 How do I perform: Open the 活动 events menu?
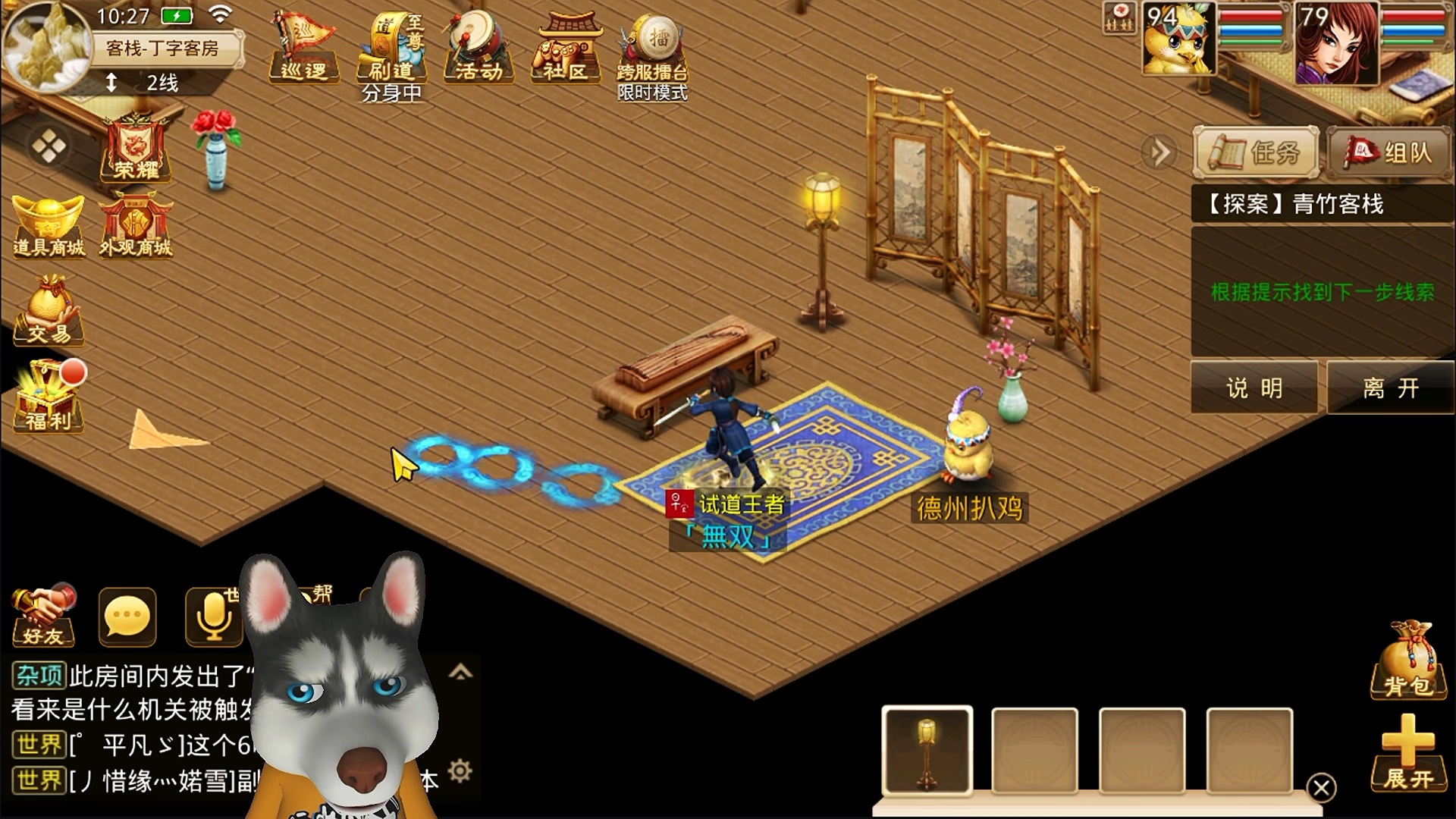coord(479,47)
